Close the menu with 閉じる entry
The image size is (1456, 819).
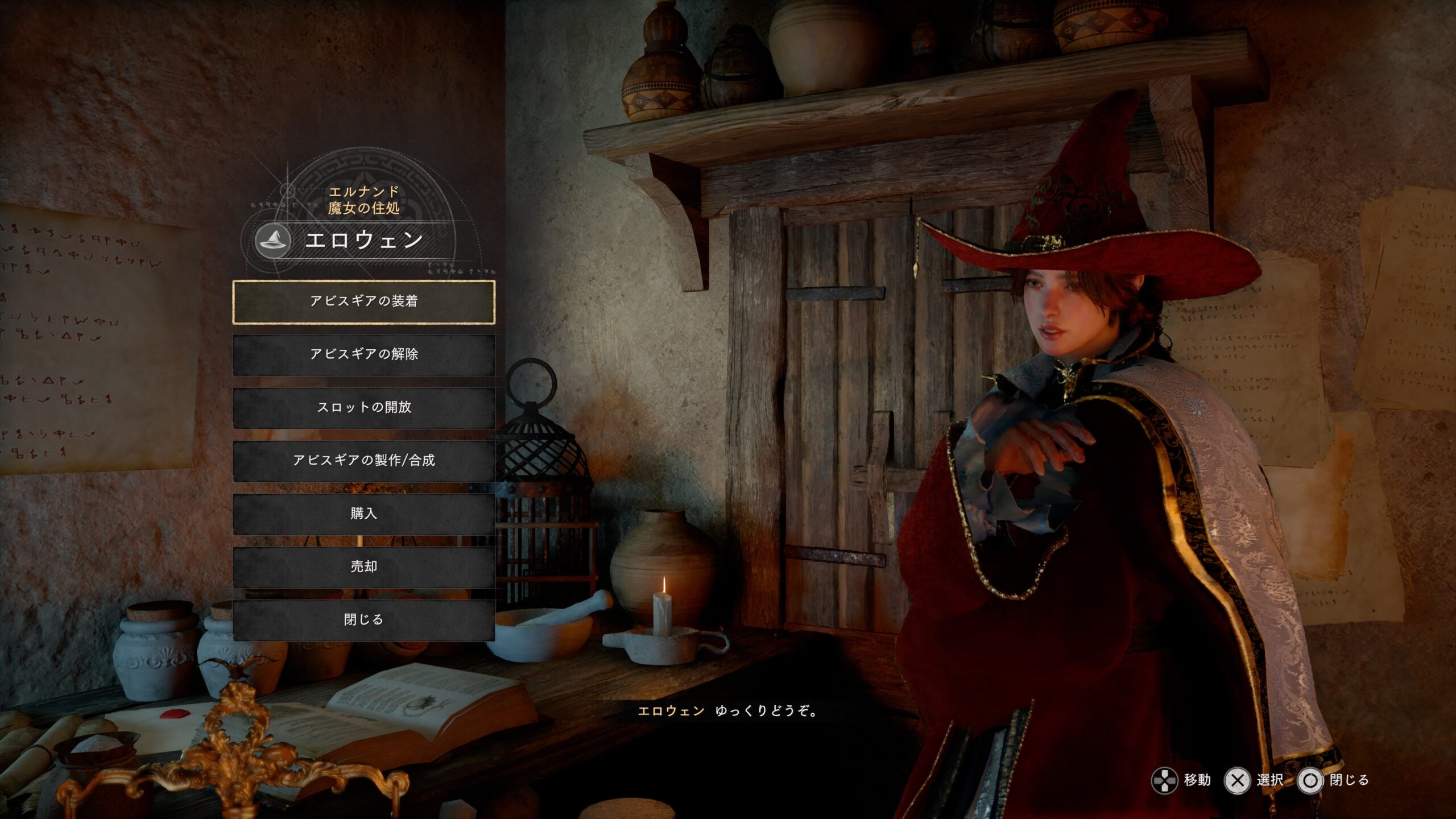(364, 619)
